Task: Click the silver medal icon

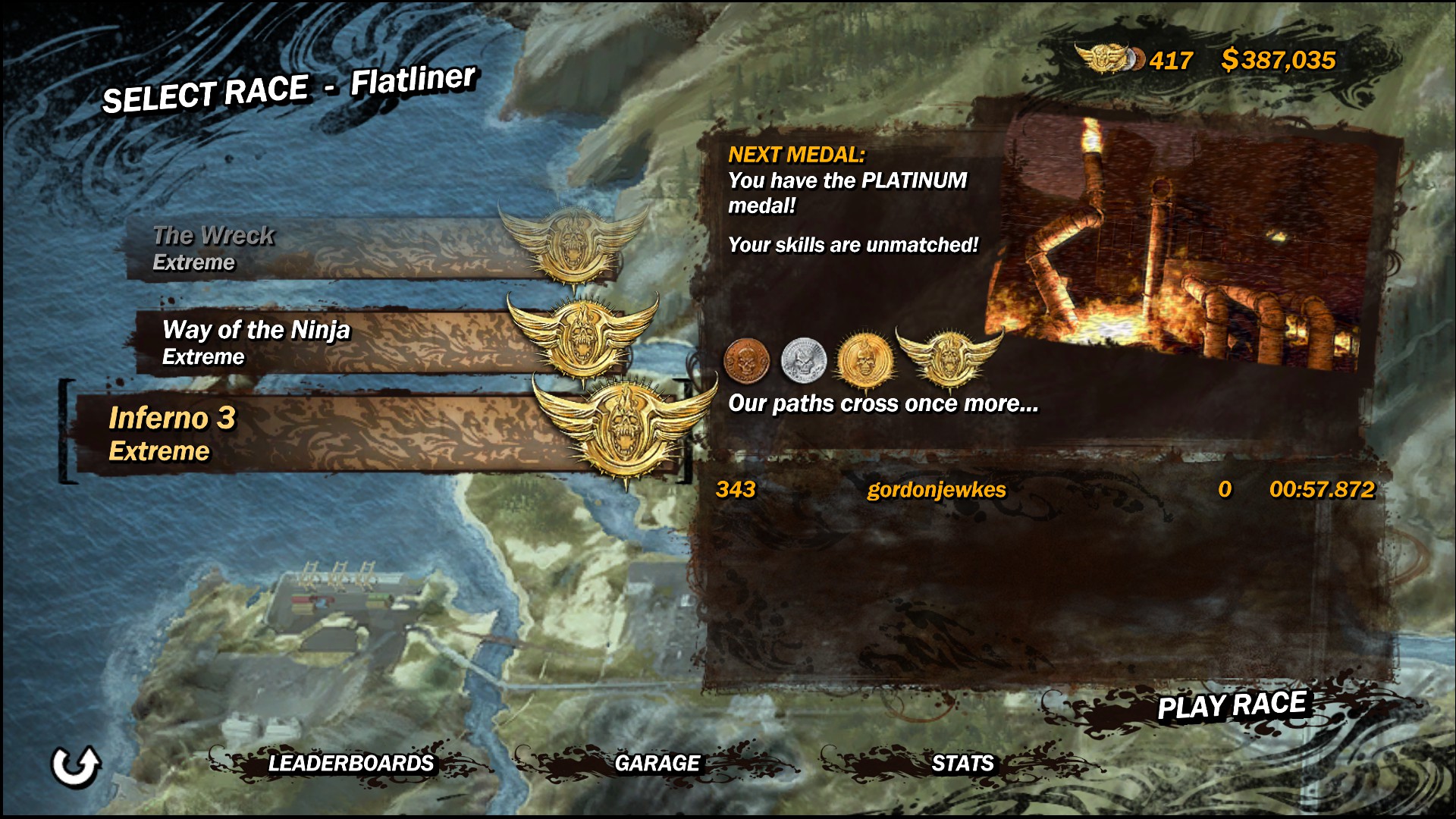Action: [x=804, y=359]
